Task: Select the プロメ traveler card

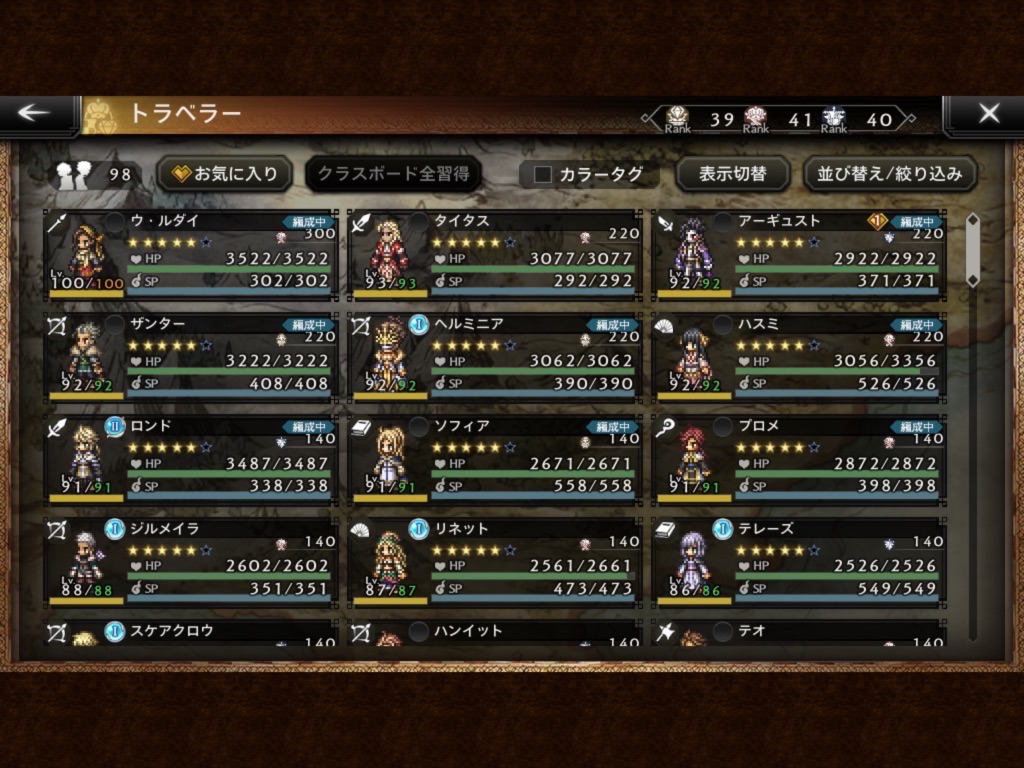Action: click(798, 459)
